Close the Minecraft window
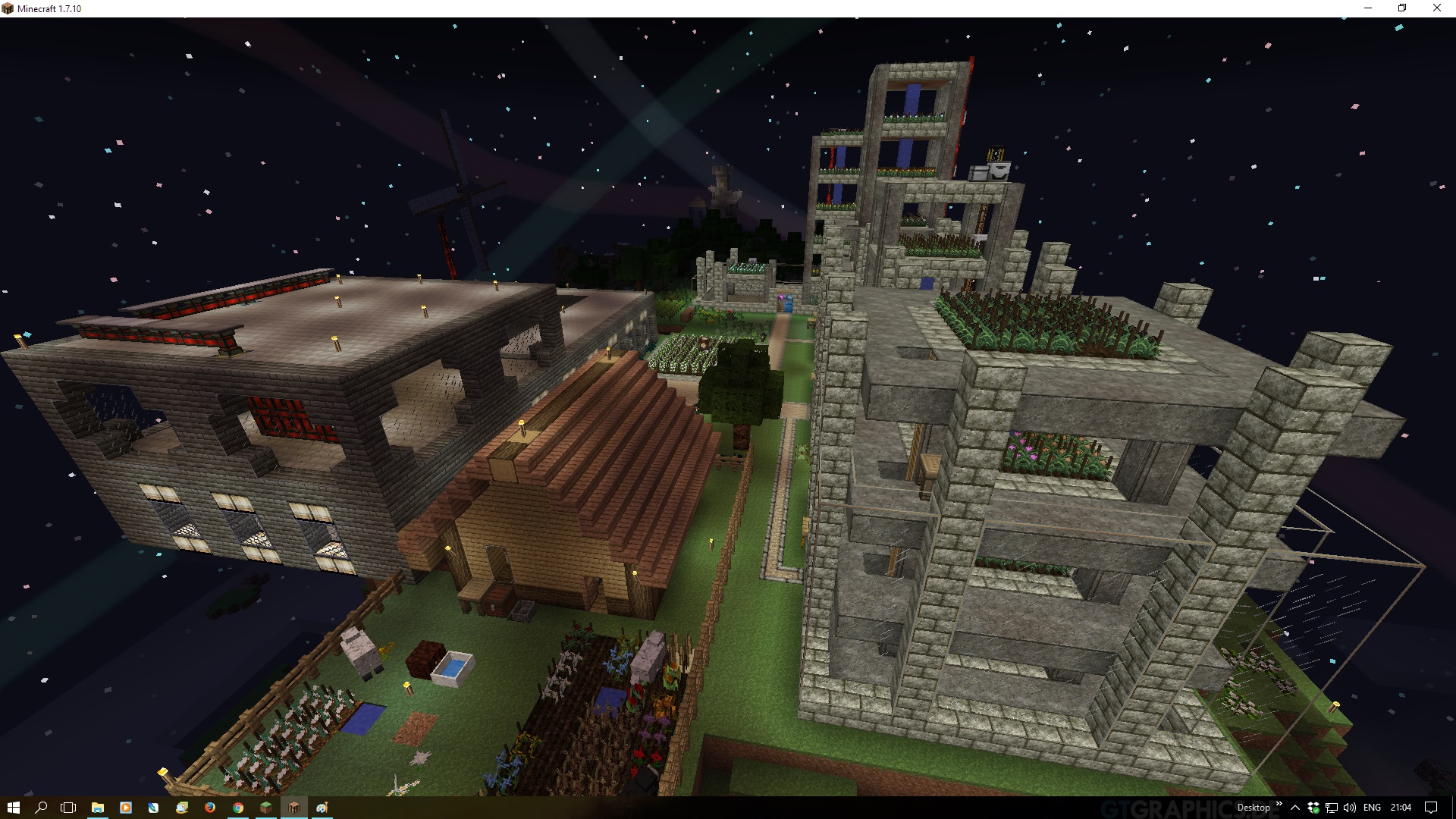1456x819 pixels. (1436, 8)
